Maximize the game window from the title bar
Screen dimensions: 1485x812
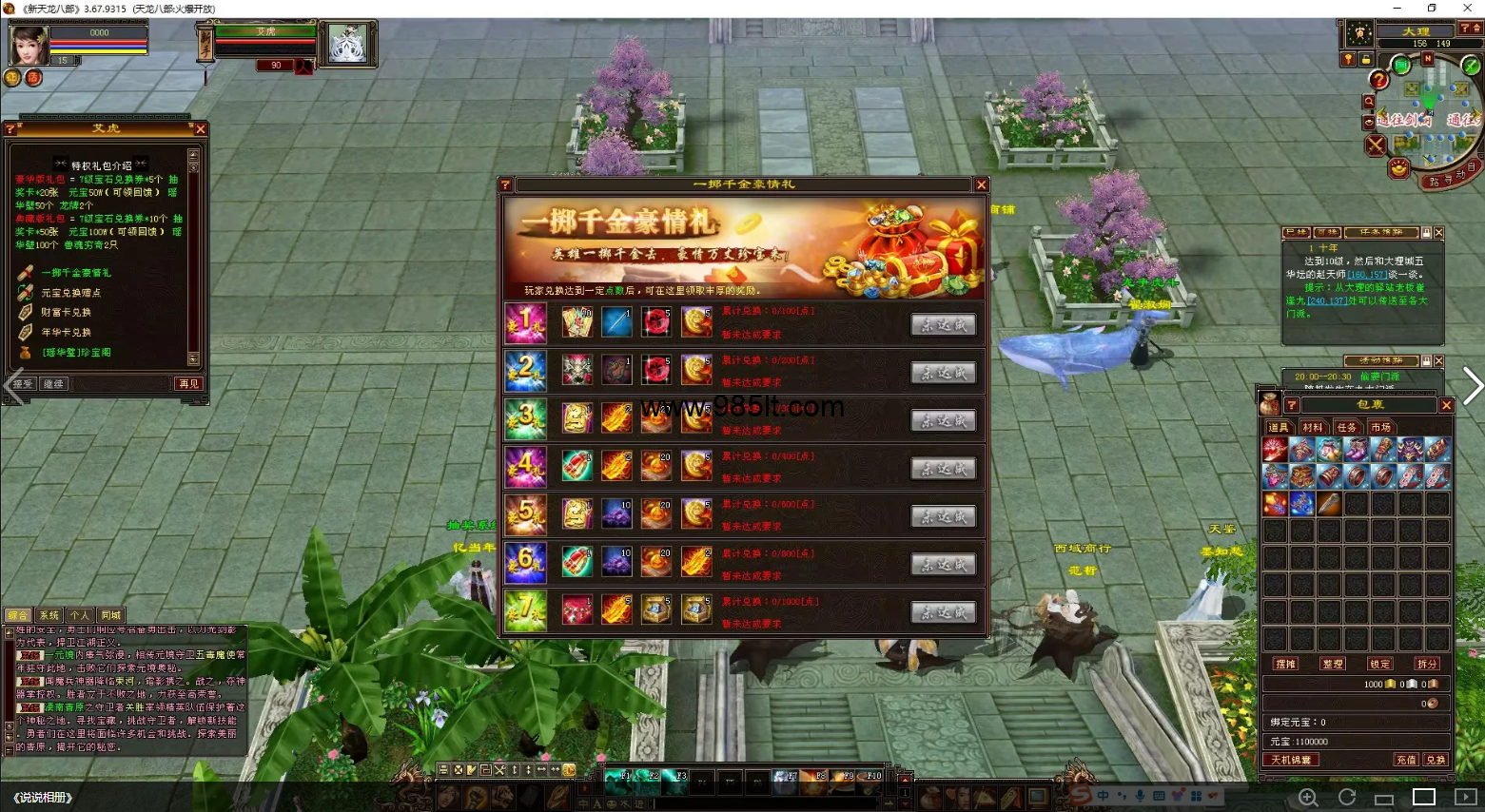[1432, 9]
